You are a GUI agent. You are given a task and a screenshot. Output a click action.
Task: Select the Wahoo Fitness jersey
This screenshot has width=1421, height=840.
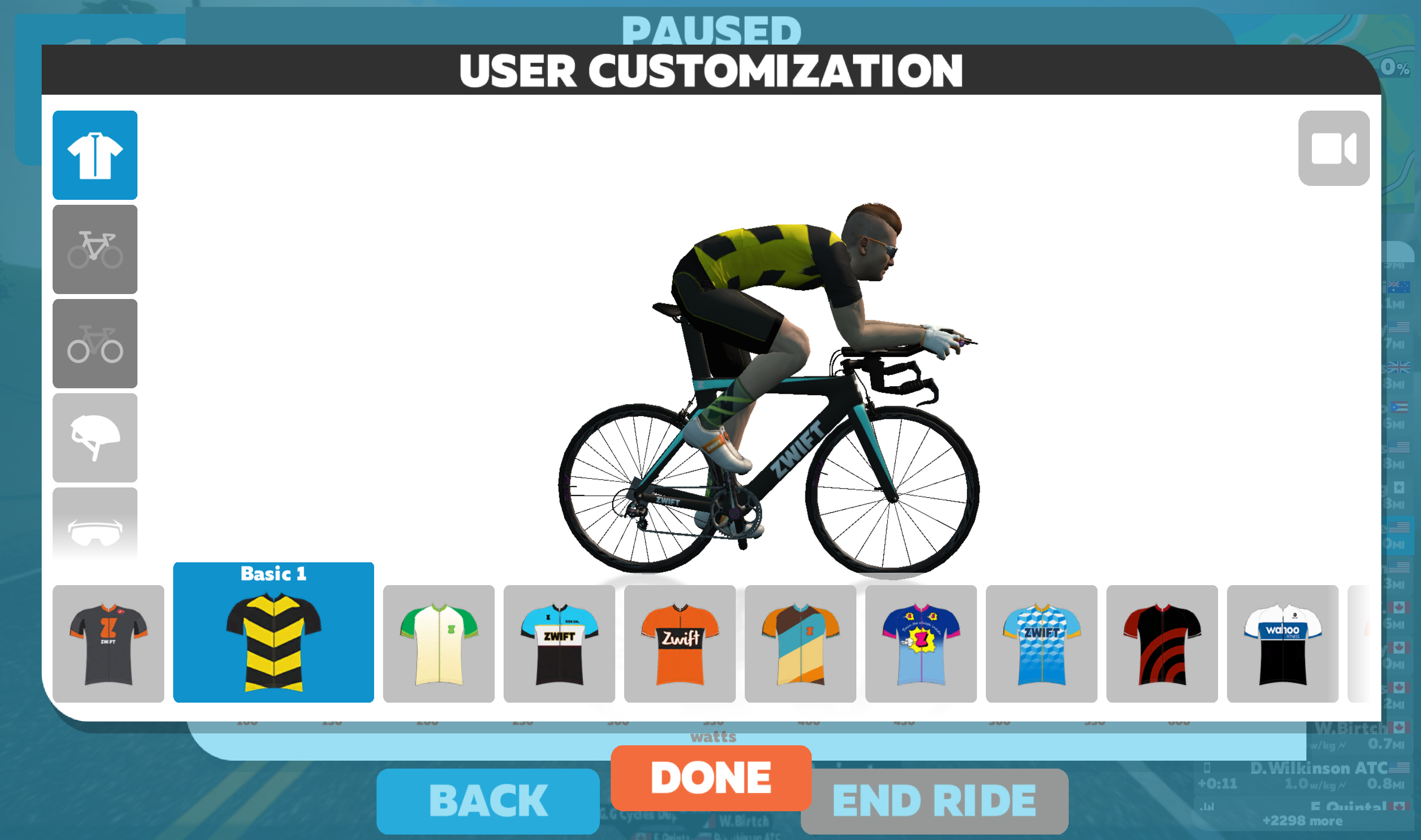pos(1283,644)
